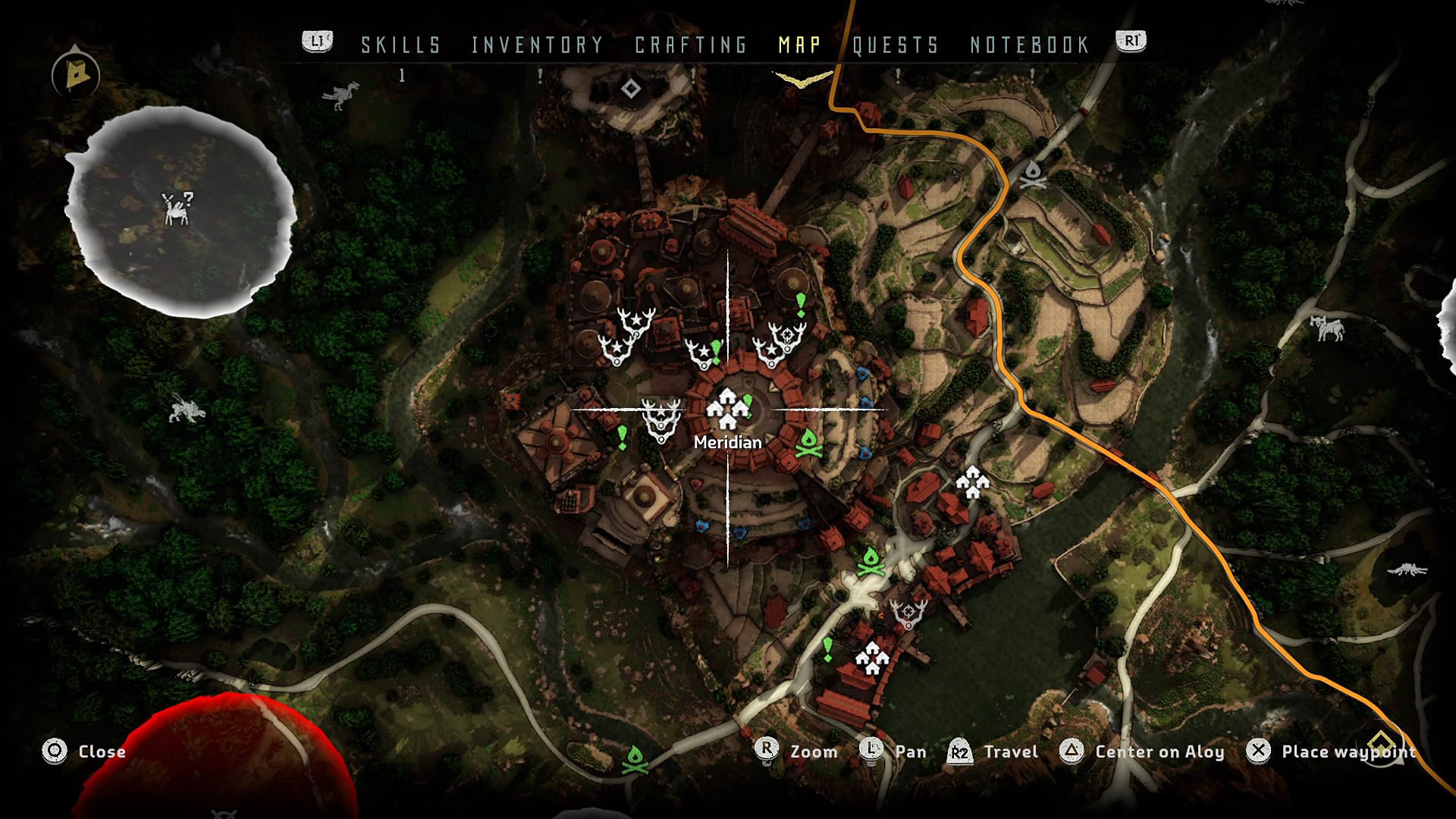Open the Inventory tab

(537, 45)
